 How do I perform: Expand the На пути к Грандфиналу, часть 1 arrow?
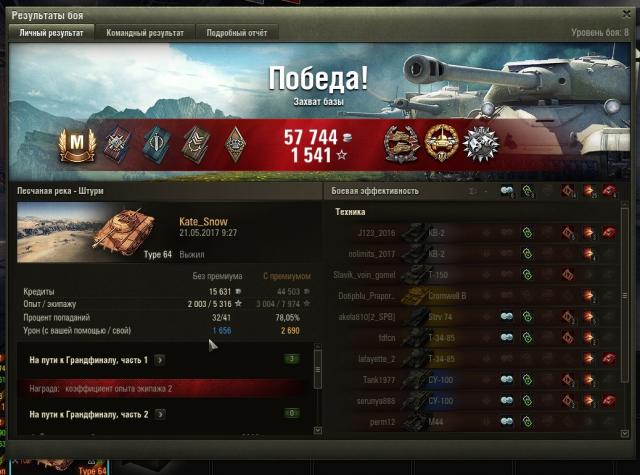160,360
